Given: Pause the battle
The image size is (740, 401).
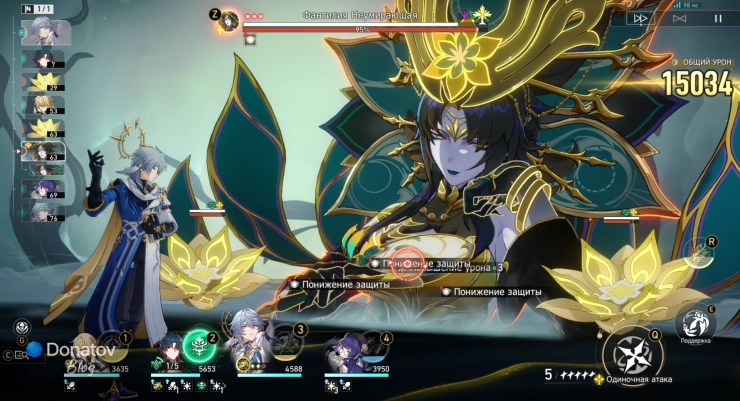Looking at the screenshot, I should [x=717, y=18].
